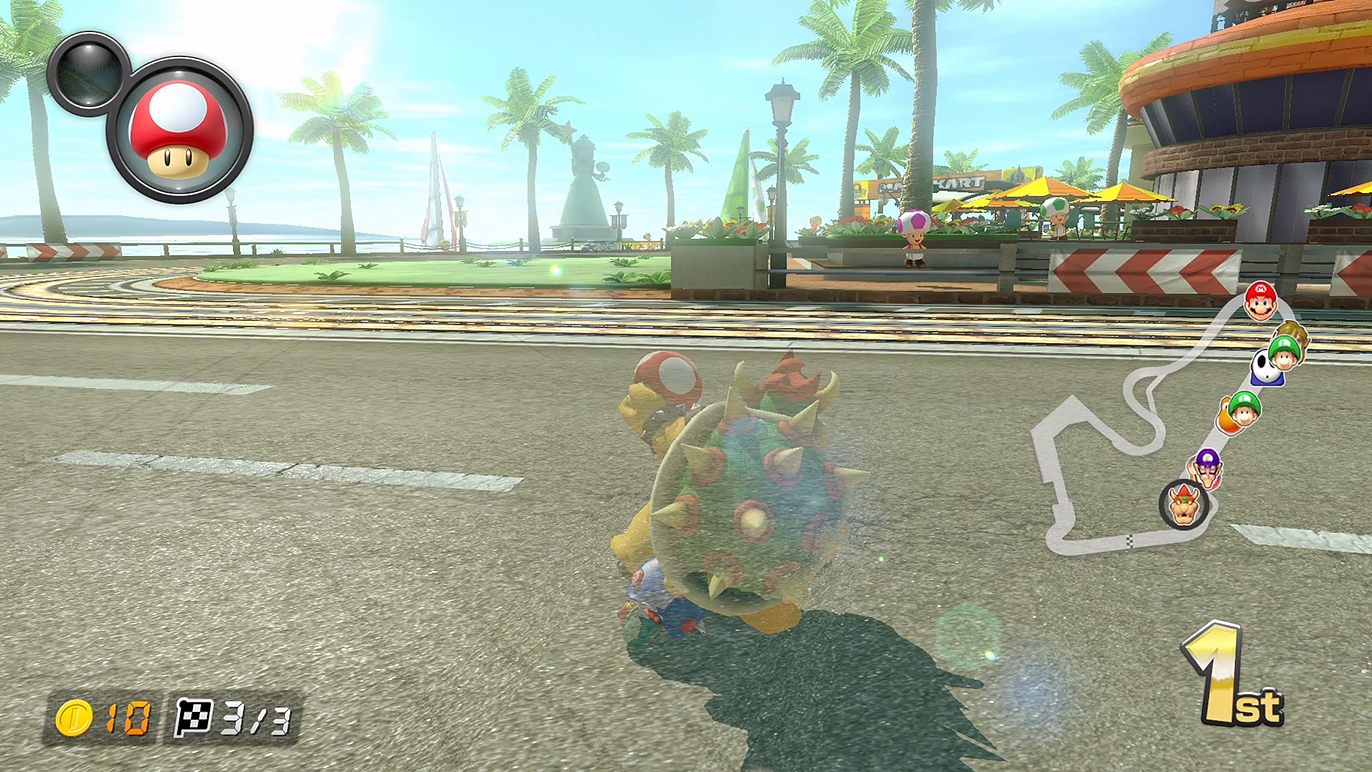Click Bowser's circled marker on the minimap

1186,504
